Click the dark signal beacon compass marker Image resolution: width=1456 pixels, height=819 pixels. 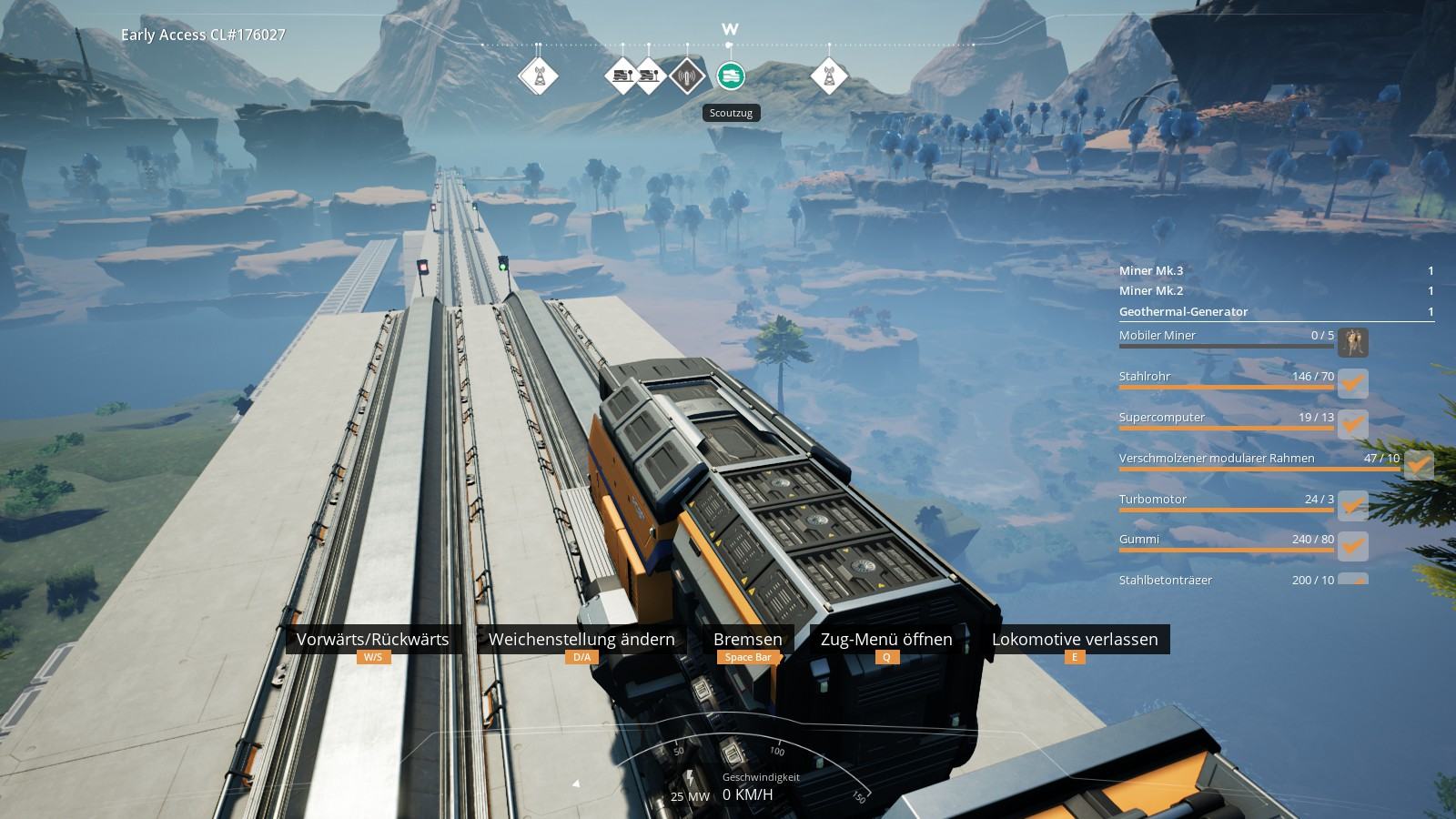pos(687,76)
